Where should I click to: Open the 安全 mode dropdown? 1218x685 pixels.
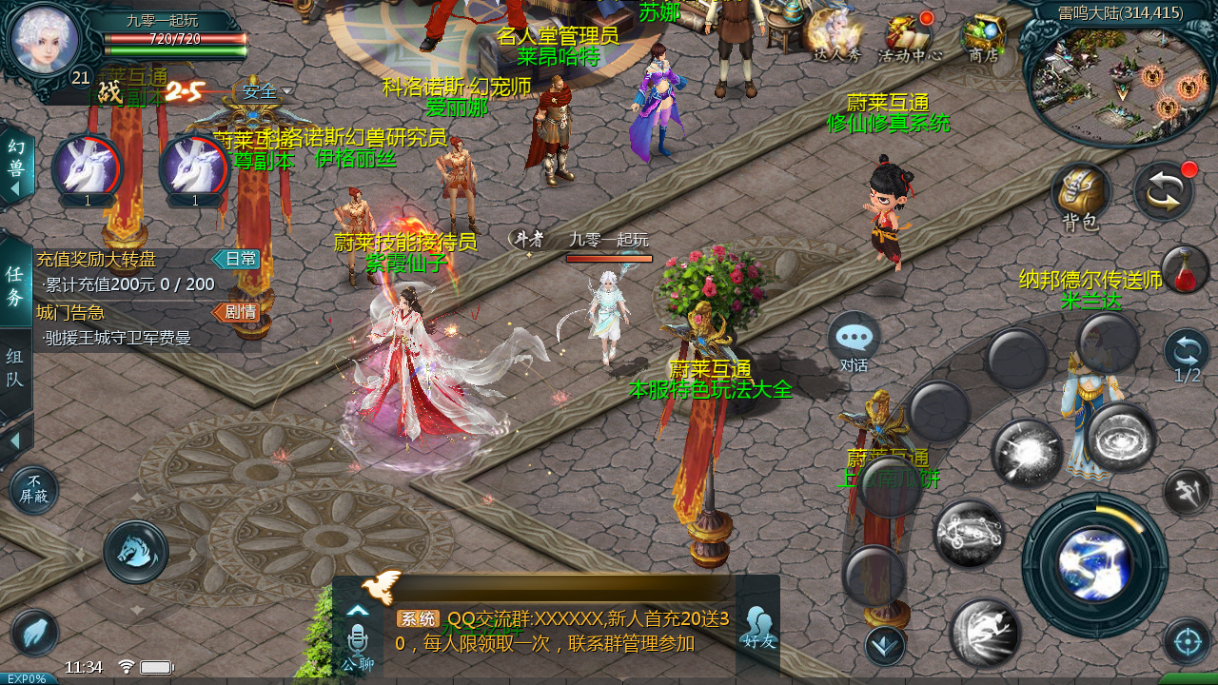click(264, 92)
